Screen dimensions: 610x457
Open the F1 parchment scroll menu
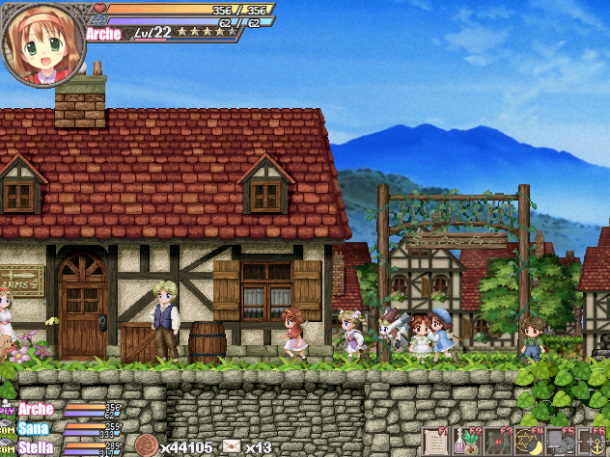pyautogui.click(x=436, y=441)
